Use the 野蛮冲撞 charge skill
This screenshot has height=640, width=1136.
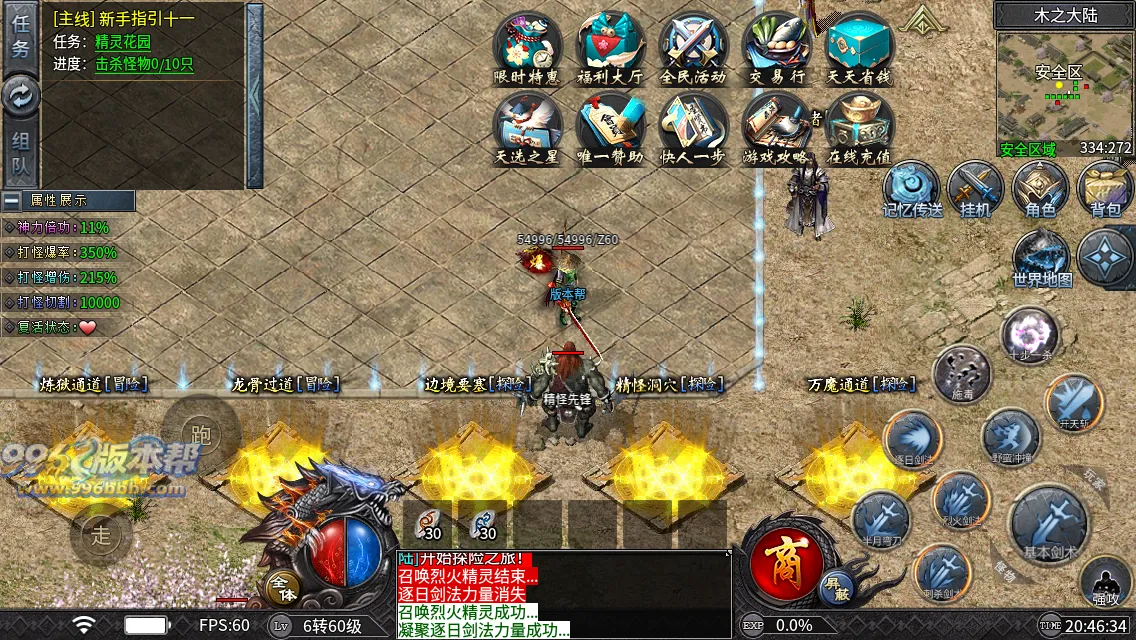tap(1010, 438)
